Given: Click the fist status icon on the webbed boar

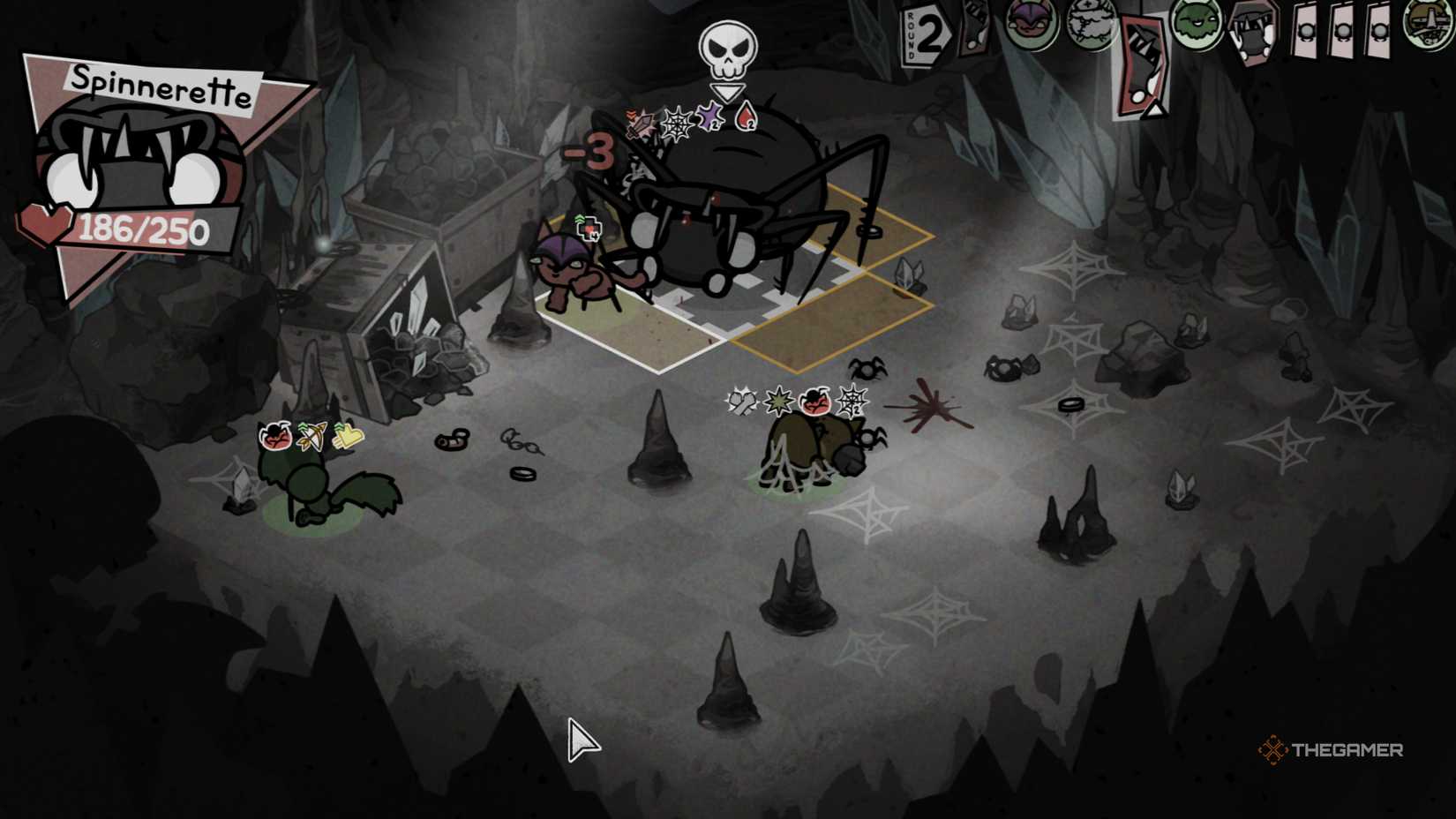Looking at the screenshot, I should point(742,402).
